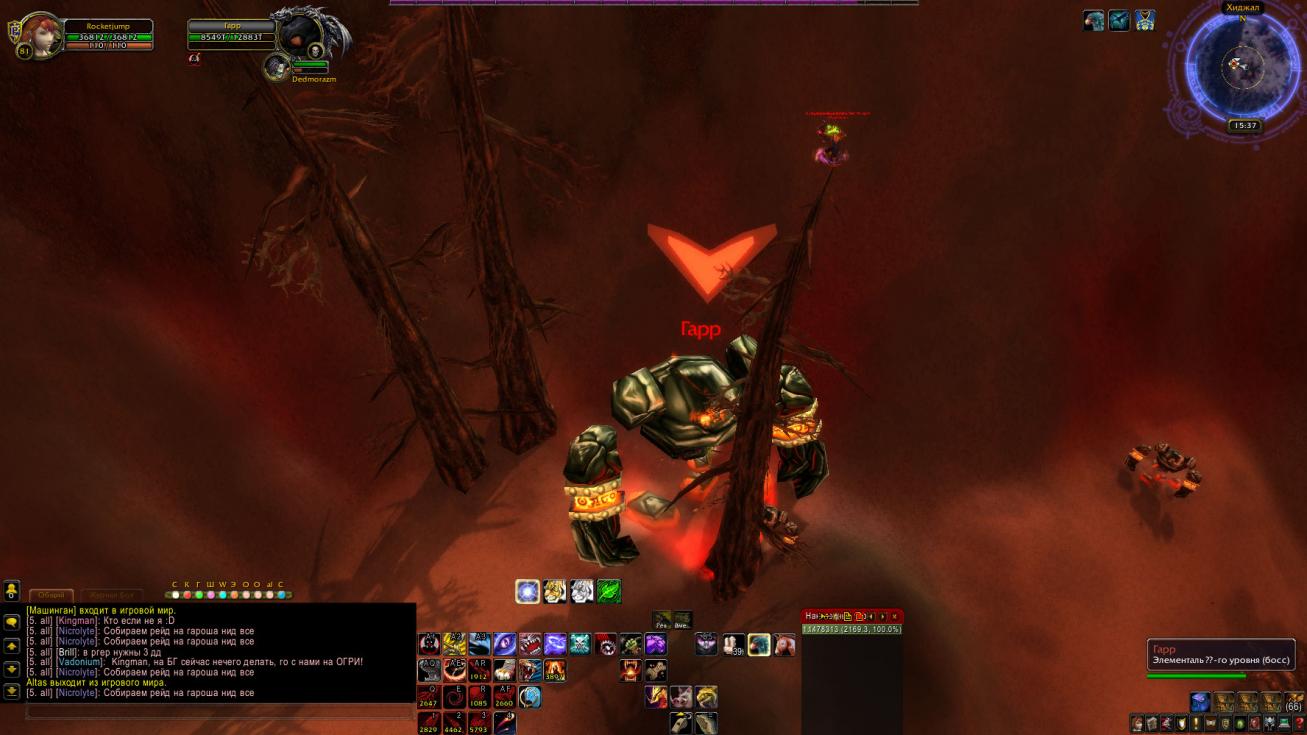The height and width of the screenshot is (735, 1307).
Task: Click the minimap showing Хиджал
Action: [1243, 66]
